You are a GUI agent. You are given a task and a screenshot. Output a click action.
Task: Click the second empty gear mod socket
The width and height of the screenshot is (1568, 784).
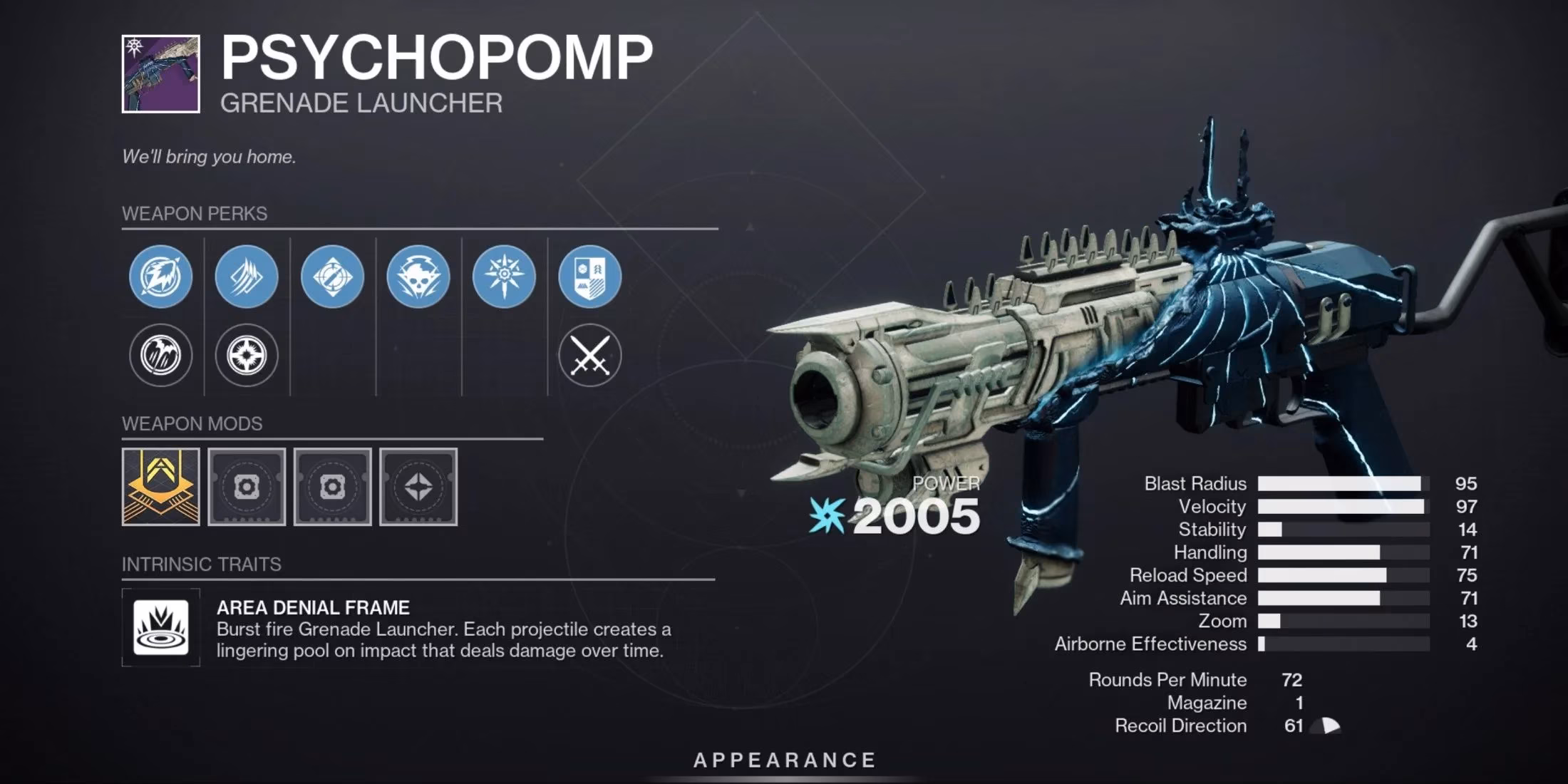(332, 488)
